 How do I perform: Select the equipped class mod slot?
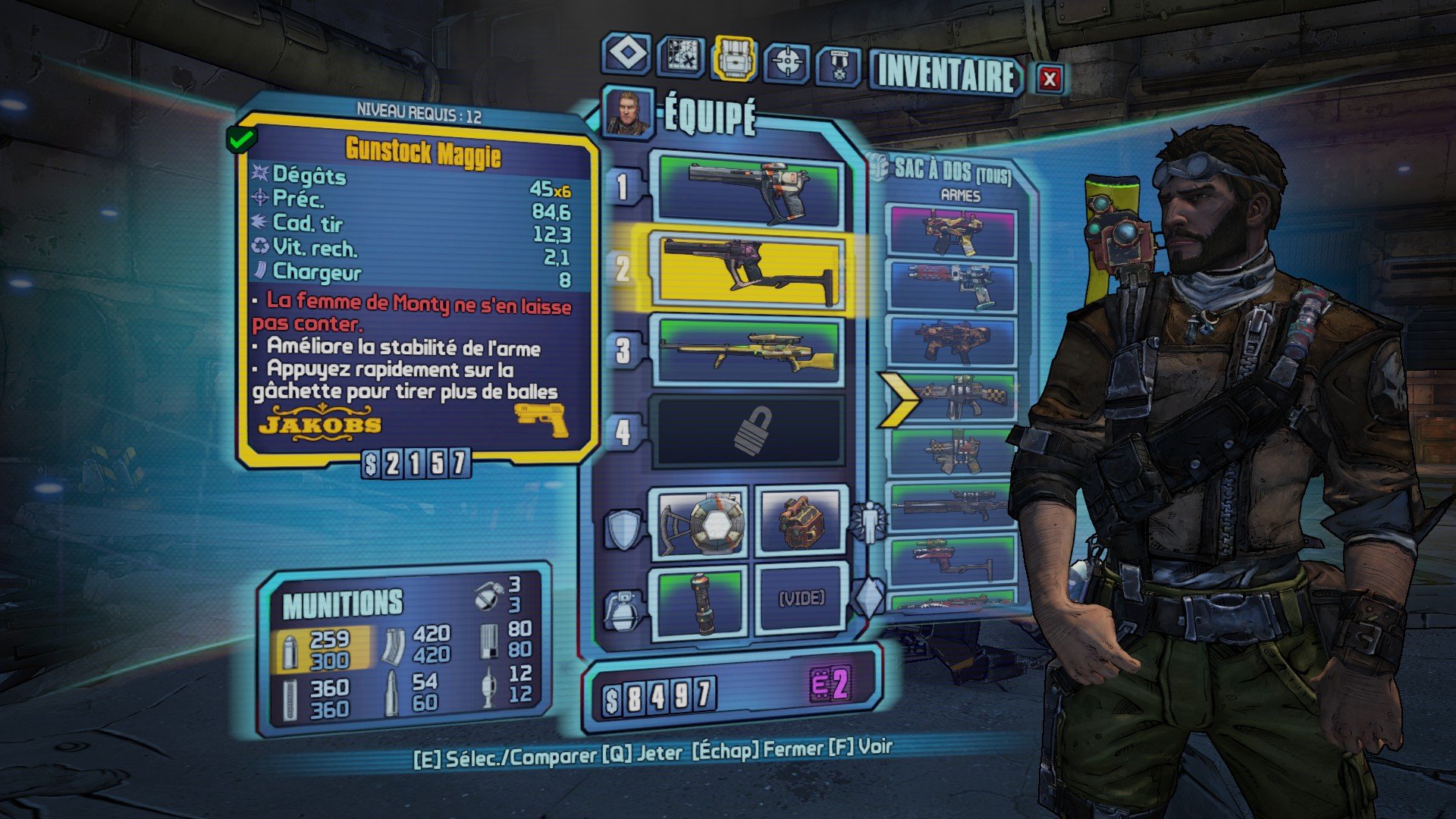coord(799,522)
